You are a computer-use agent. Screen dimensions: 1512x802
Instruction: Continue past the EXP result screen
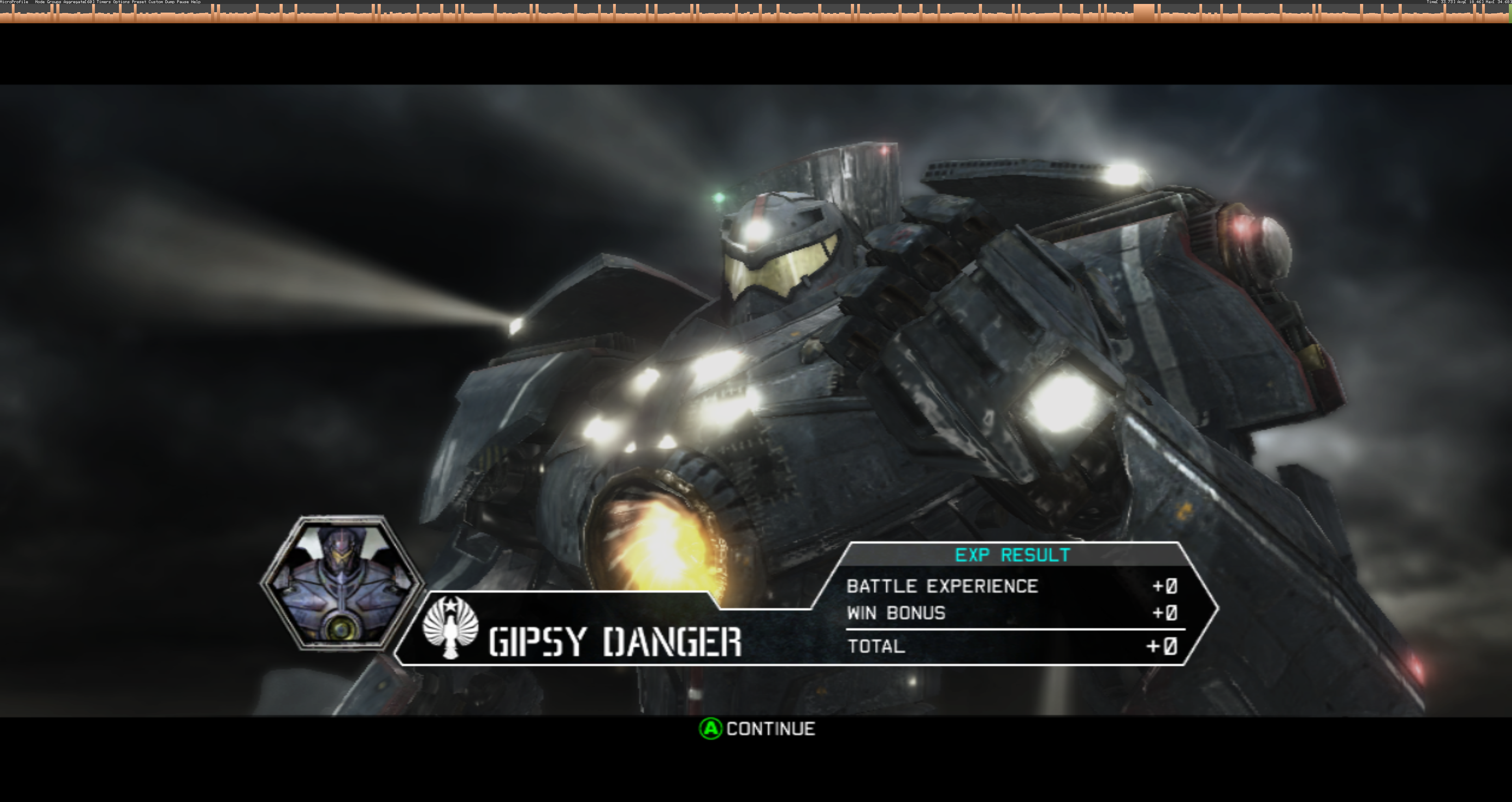[x=756, y=729]
